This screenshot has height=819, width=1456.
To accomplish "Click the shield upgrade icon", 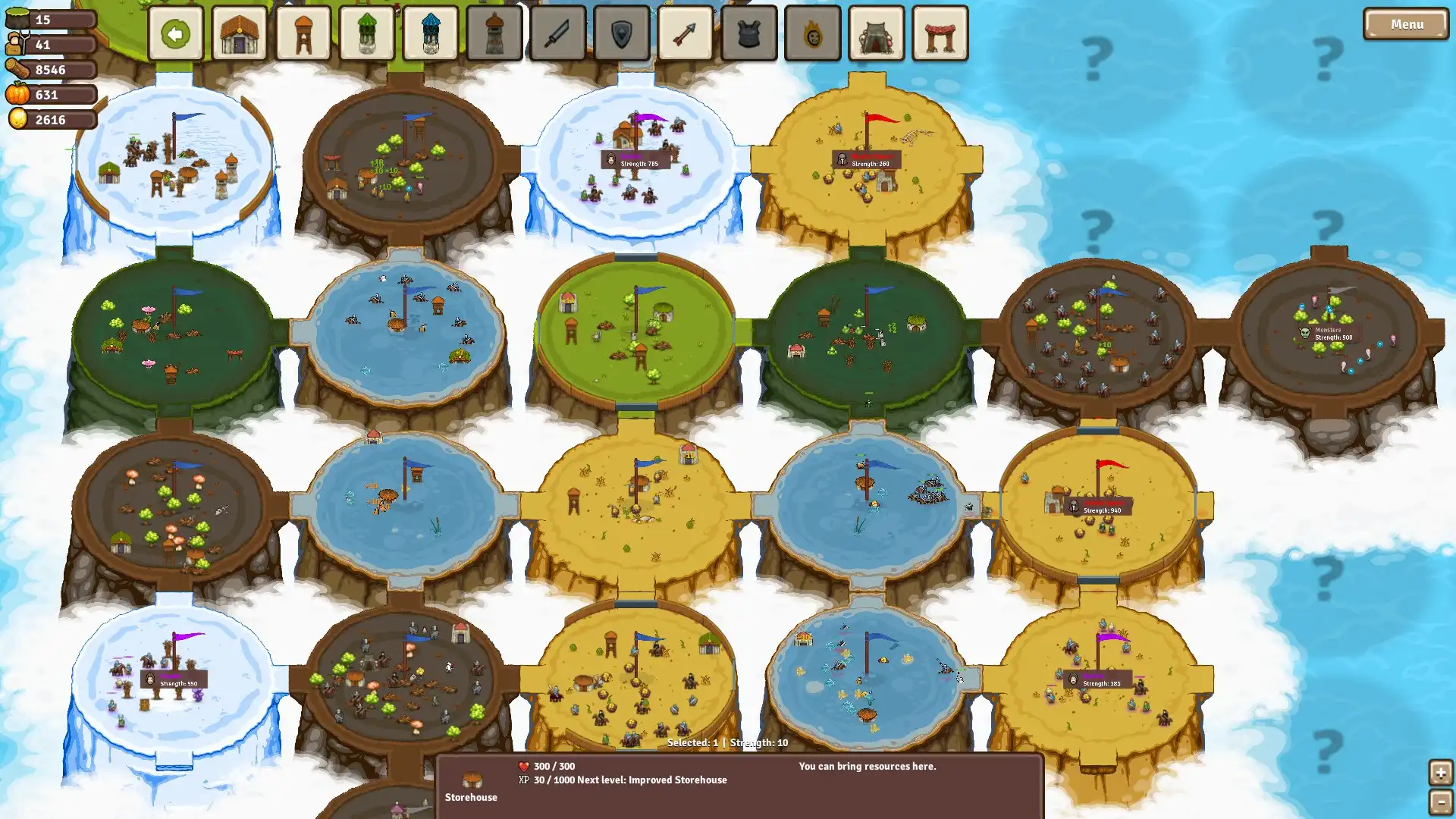I will click(x=622, y=33).
